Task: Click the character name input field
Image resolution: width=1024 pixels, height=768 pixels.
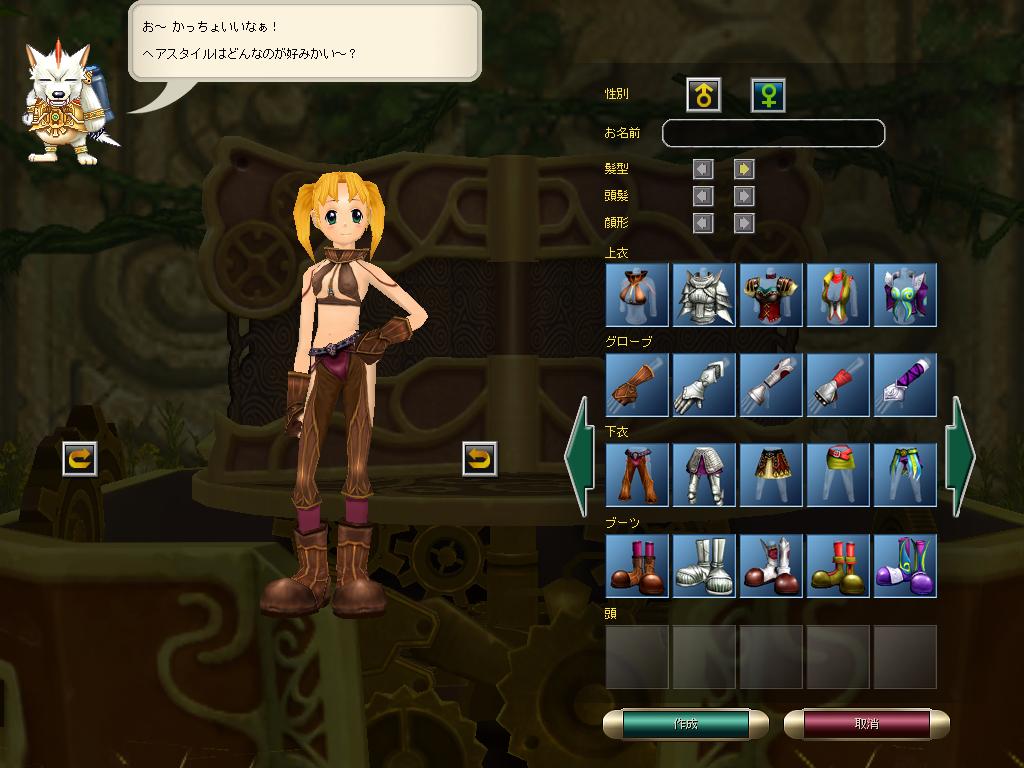Action: 773,133
